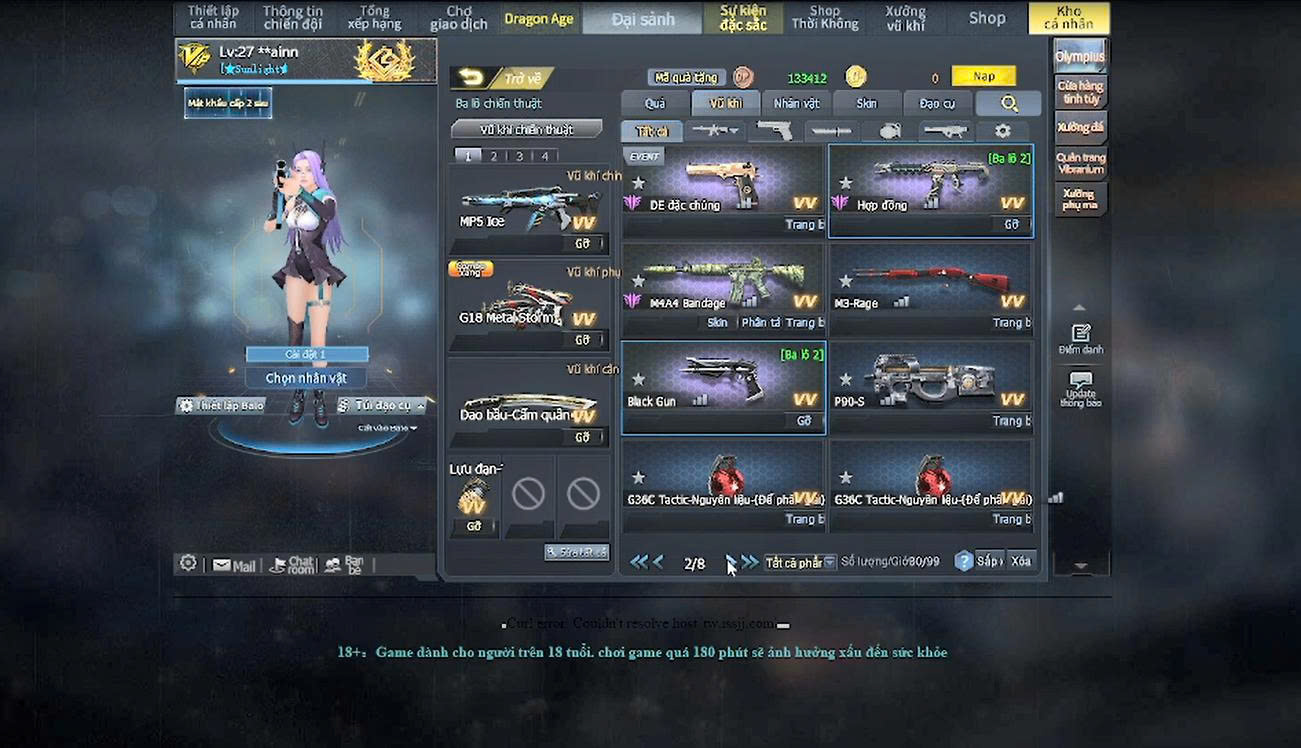Switch to the Nhân vật tab

[x=796, y=103]
